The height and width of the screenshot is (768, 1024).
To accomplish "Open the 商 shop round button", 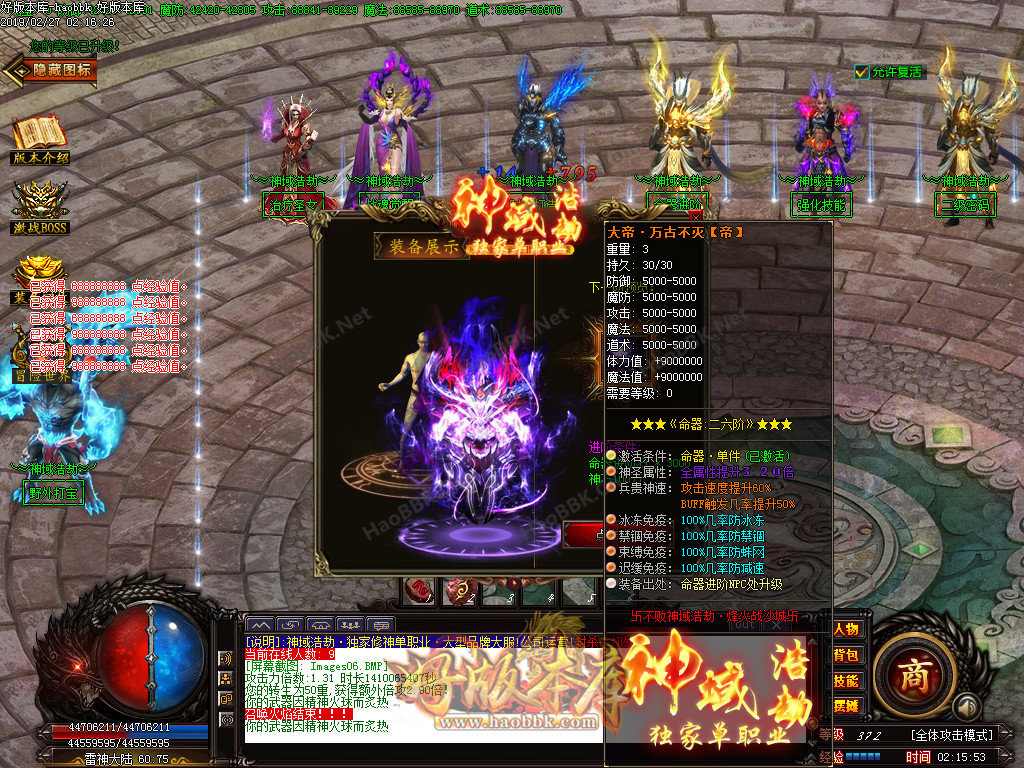I will [x=912, y=677].
